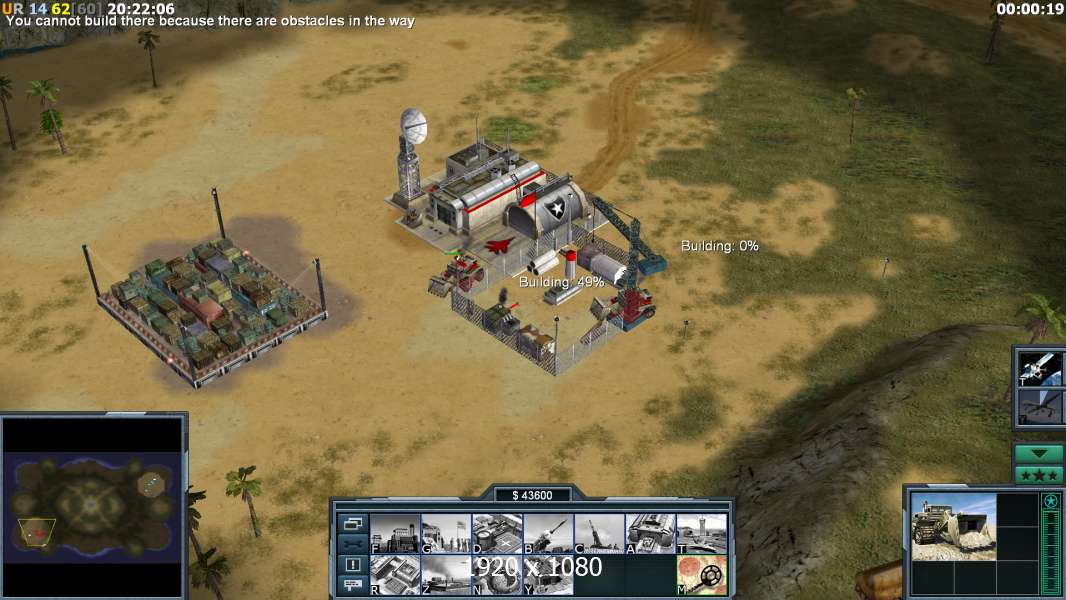
Task: Choose the artillery cannon build icon C
Action: tap(599, 533)
